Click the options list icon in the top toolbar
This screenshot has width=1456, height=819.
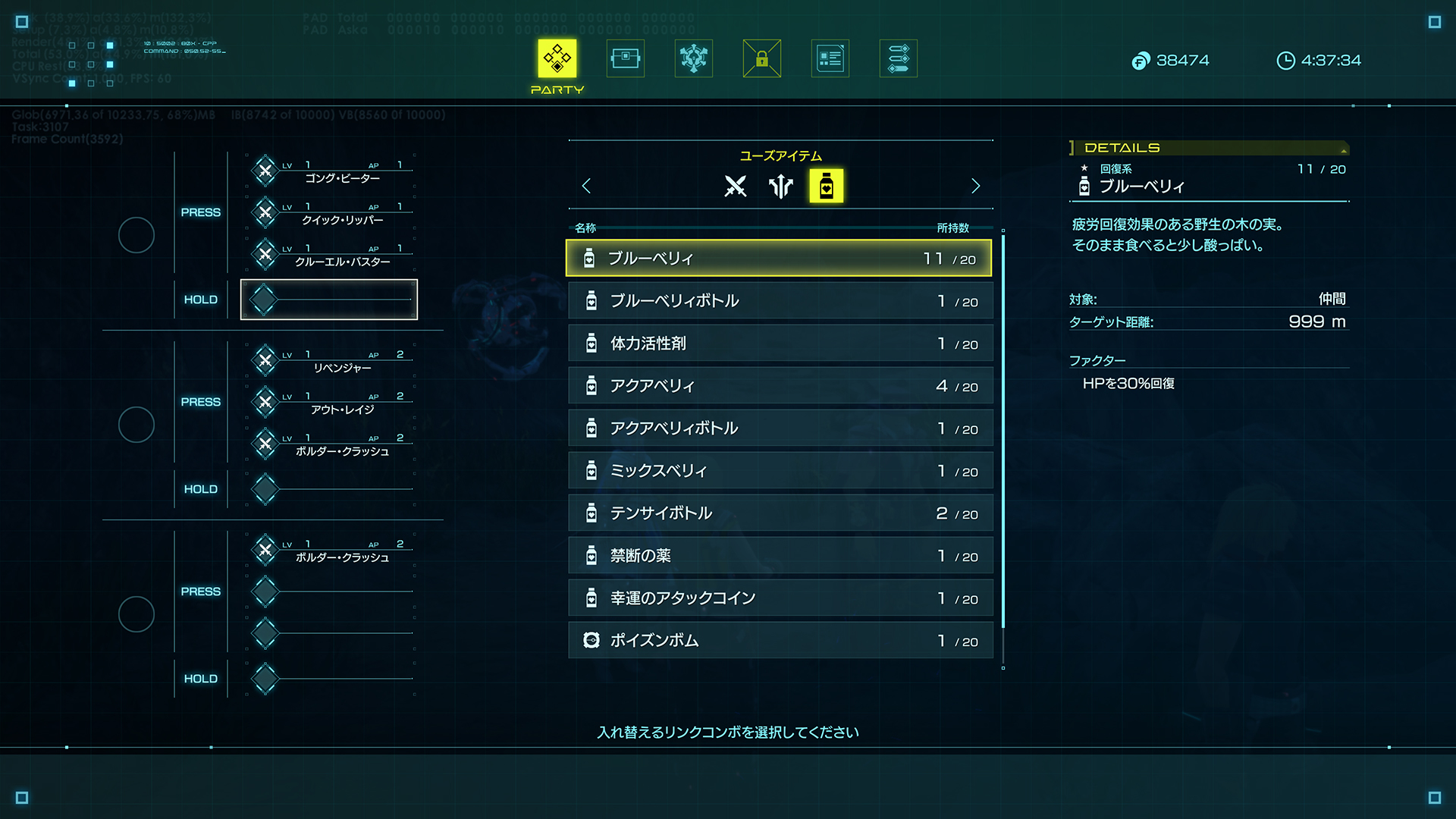(898, 58)
